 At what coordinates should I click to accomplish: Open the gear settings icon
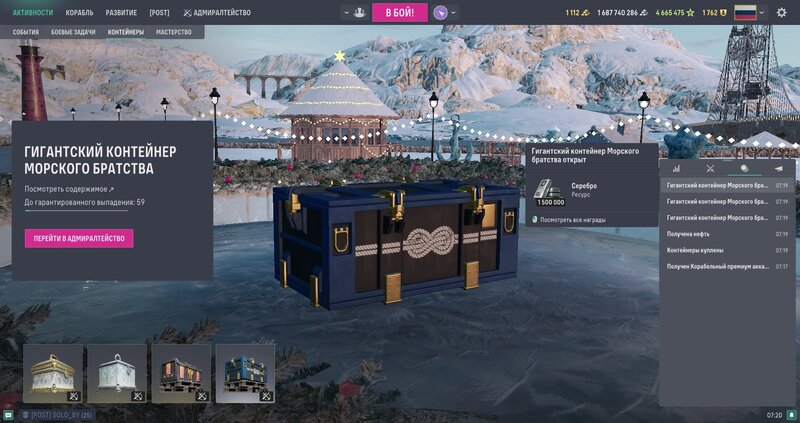tap(782, 13)
